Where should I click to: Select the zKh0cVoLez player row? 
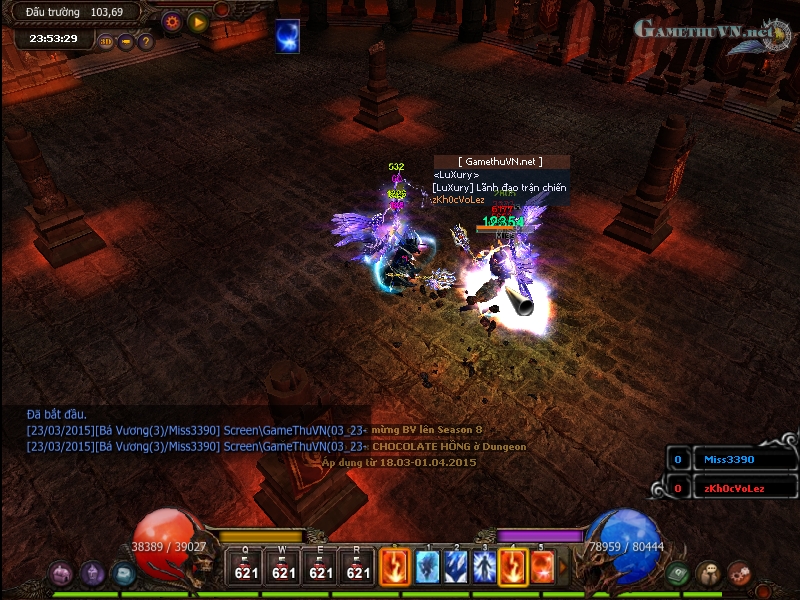[735, 488]
